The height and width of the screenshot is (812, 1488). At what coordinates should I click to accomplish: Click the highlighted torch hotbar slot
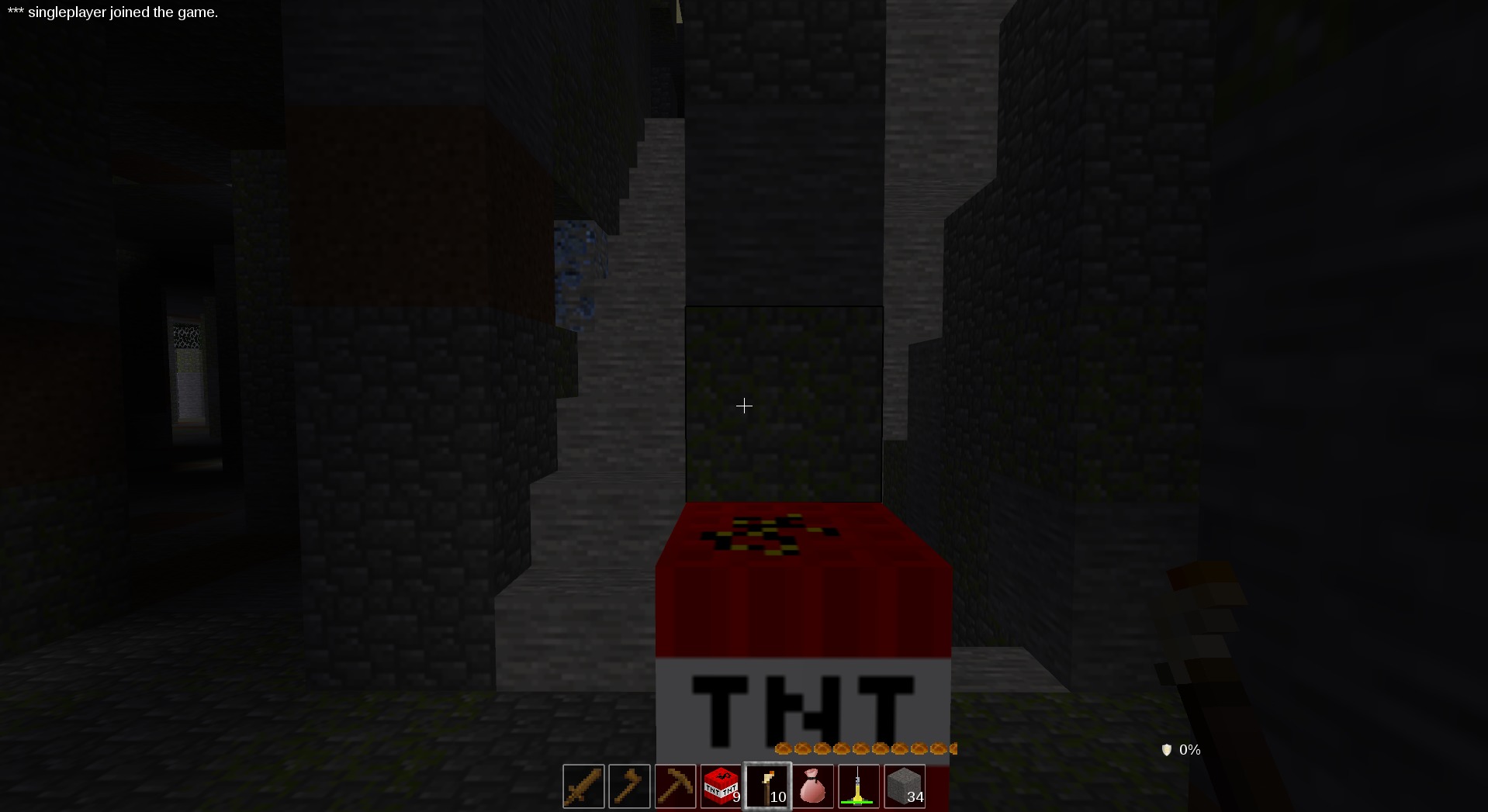767,786
